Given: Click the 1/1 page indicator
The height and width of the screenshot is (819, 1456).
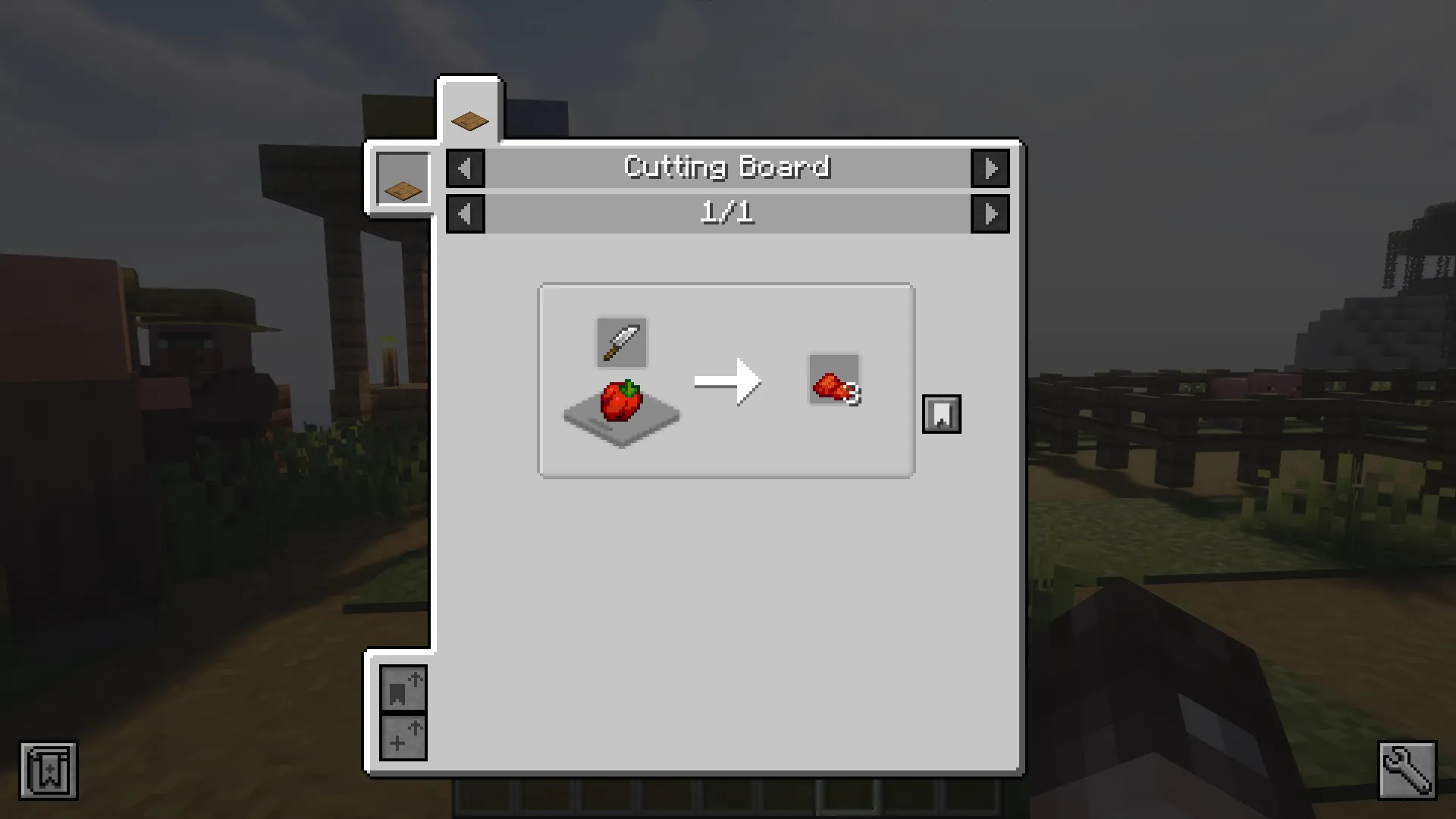Looking at the screenshot, I should pyautogui.click(x=727, y=213).
